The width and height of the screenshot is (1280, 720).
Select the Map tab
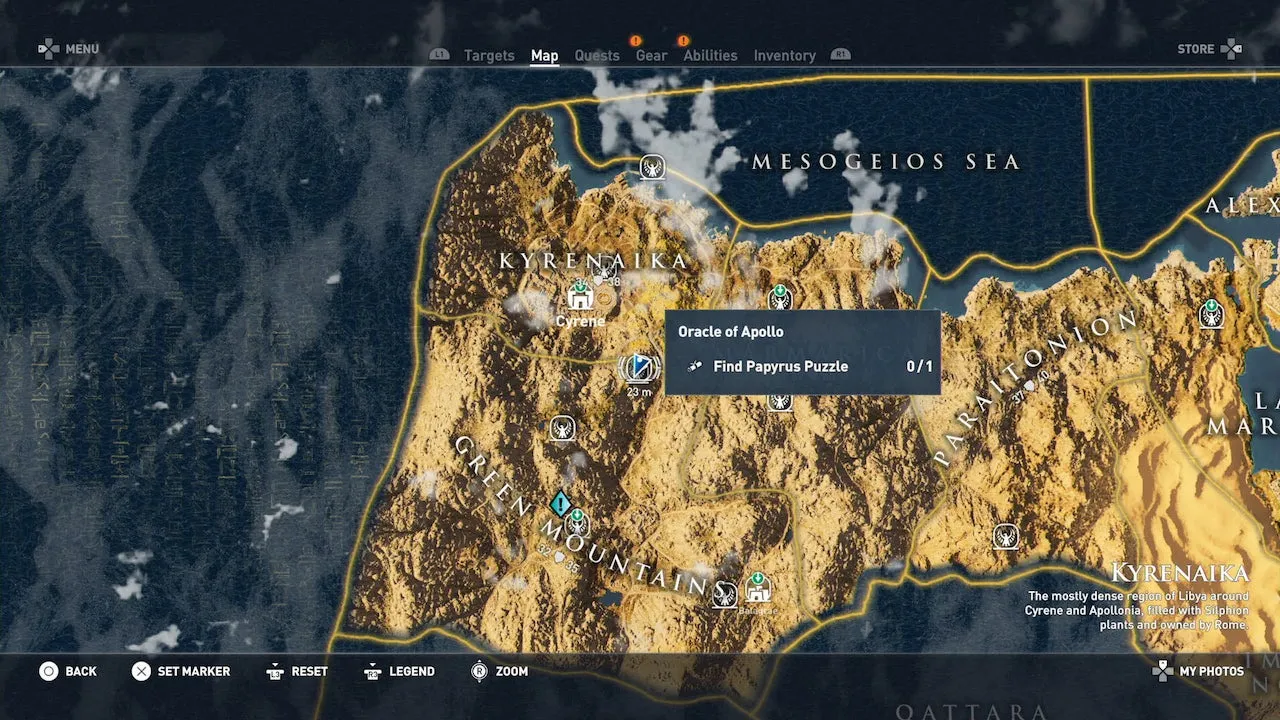point(544,56)
